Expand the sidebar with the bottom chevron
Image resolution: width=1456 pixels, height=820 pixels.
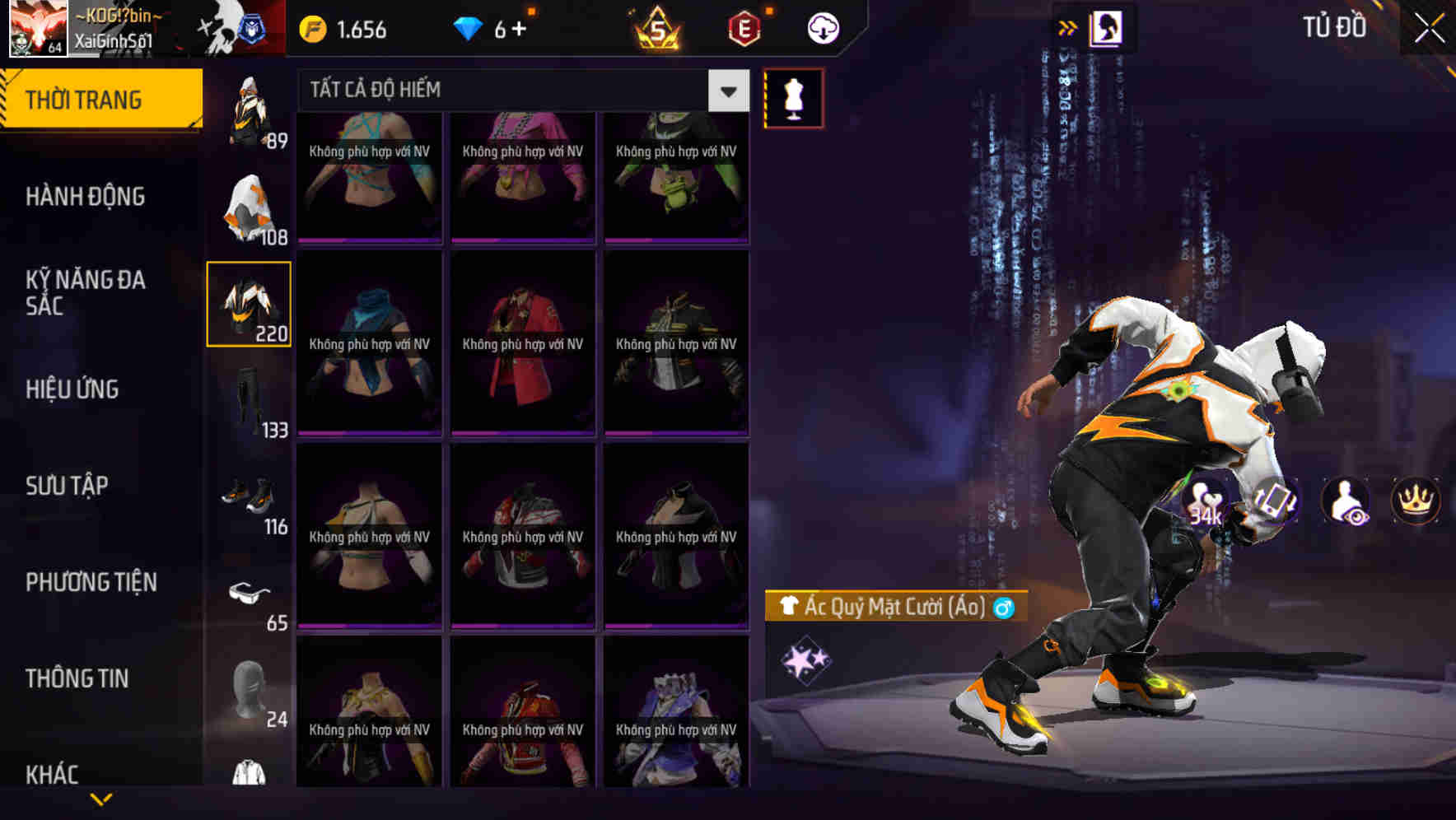(x=101, y=796)
